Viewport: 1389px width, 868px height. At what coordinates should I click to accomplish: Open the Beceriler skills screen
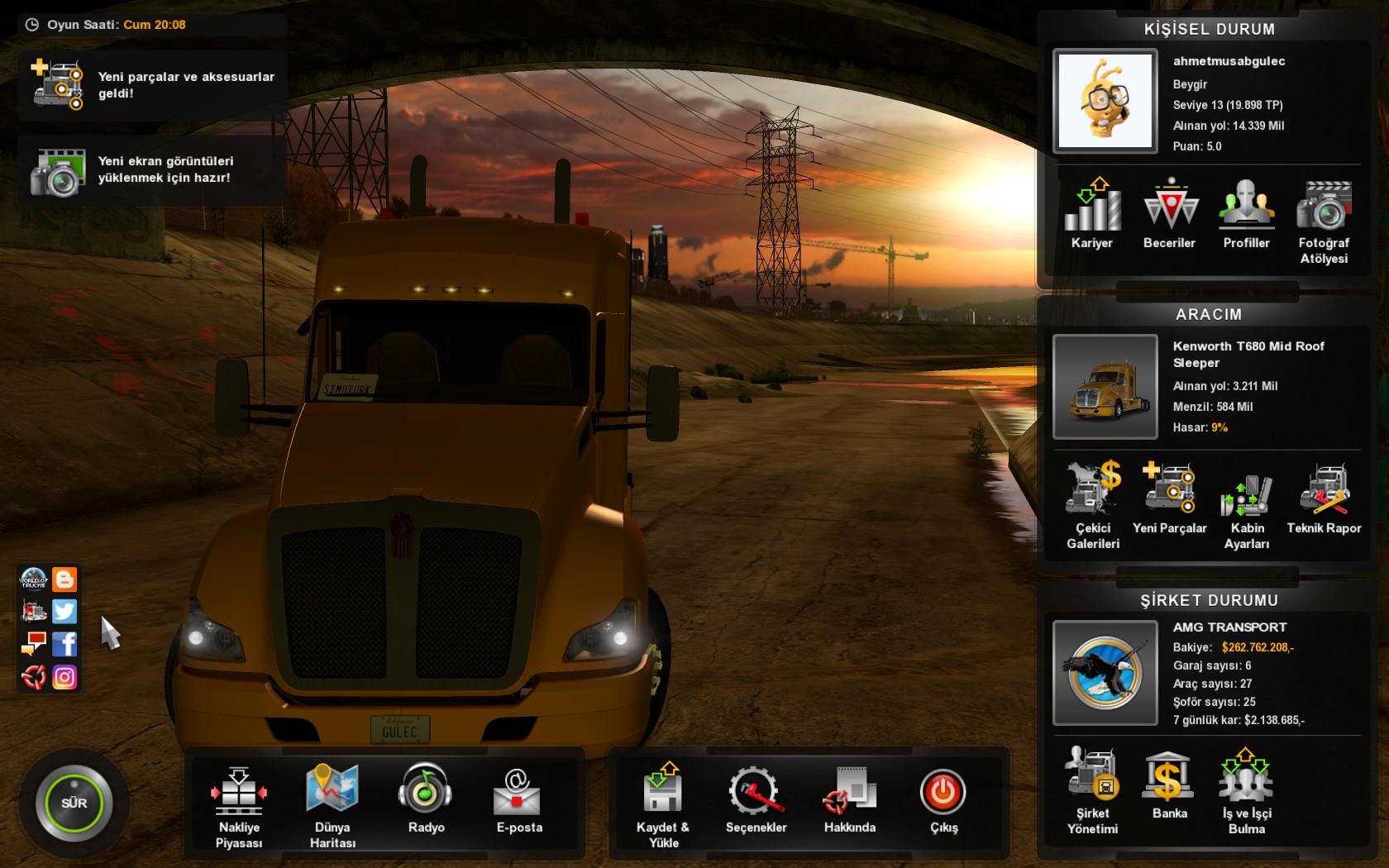point(1169,213)
